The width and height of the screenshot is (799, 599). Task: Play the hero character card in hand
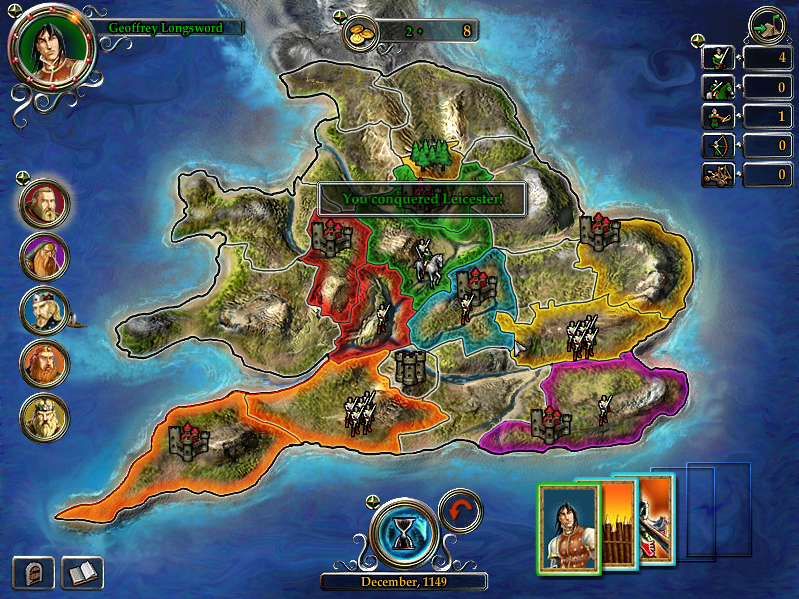(x=568, y=527)
